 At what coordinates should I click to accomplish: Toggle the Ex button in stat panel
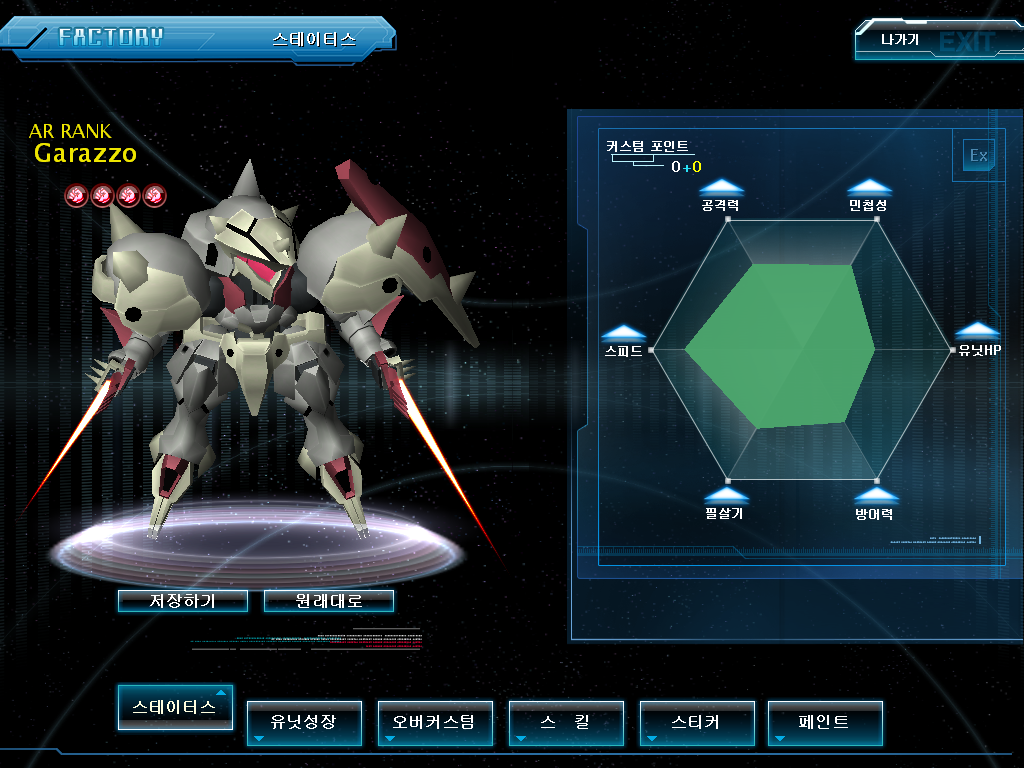(x=978, y=155)
